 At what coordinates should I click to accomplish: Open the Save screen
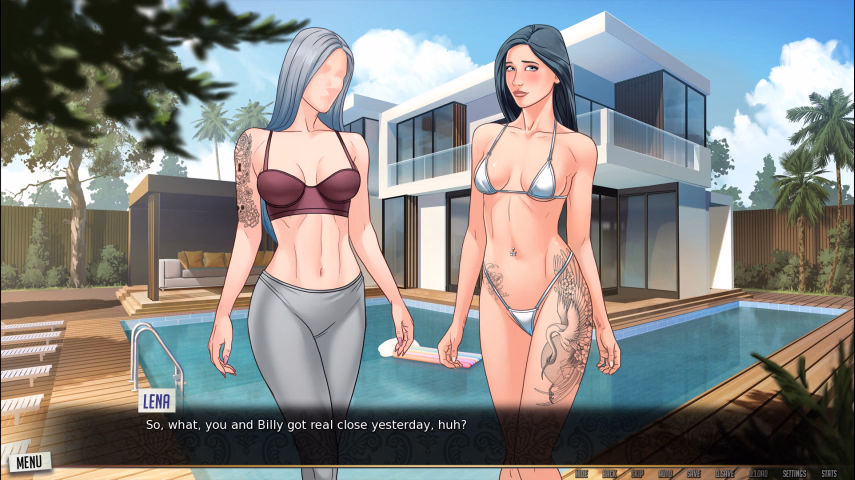693,473
